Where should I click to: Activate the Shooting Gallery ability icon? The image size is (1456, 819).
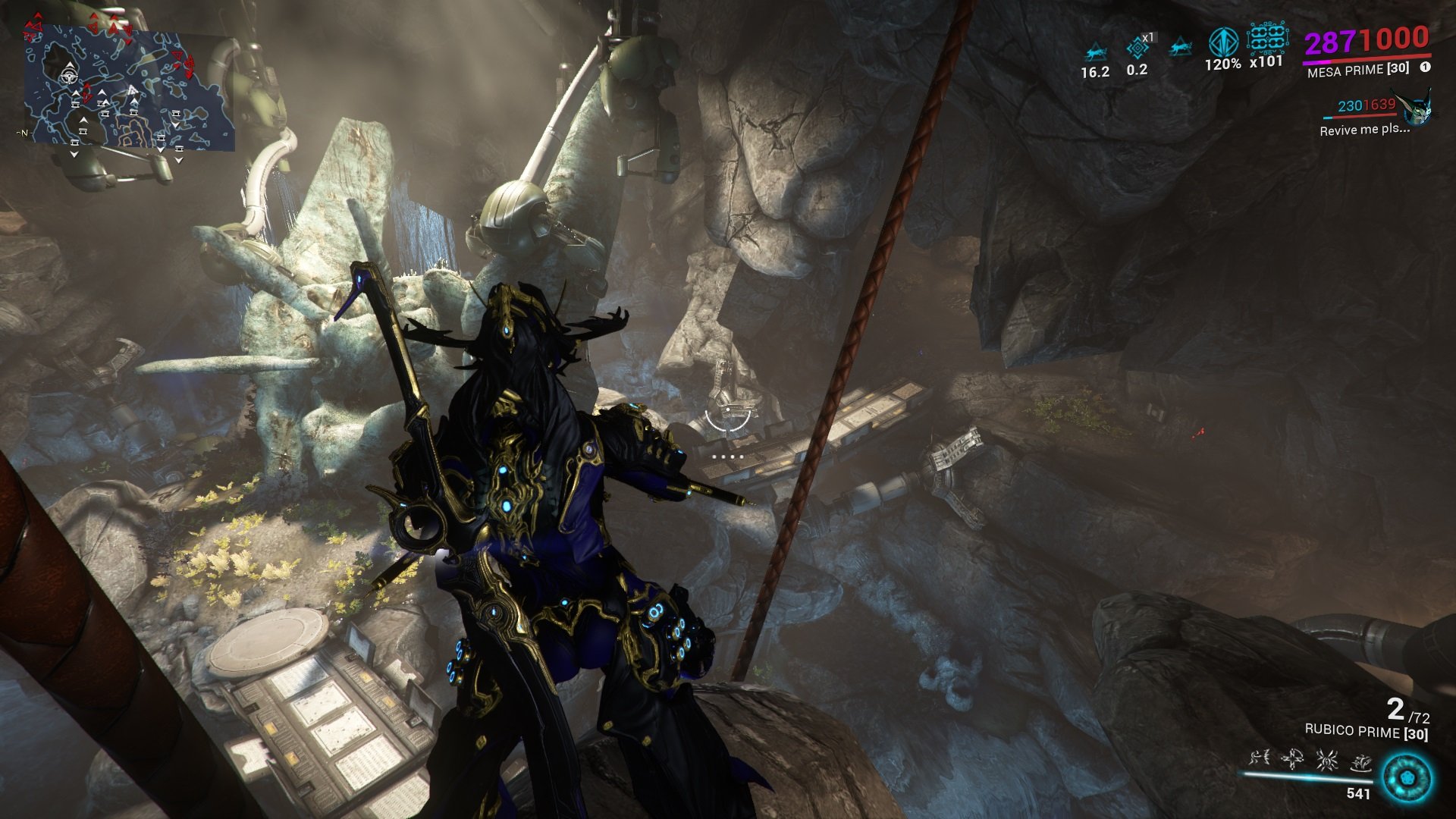point(1293,758)
